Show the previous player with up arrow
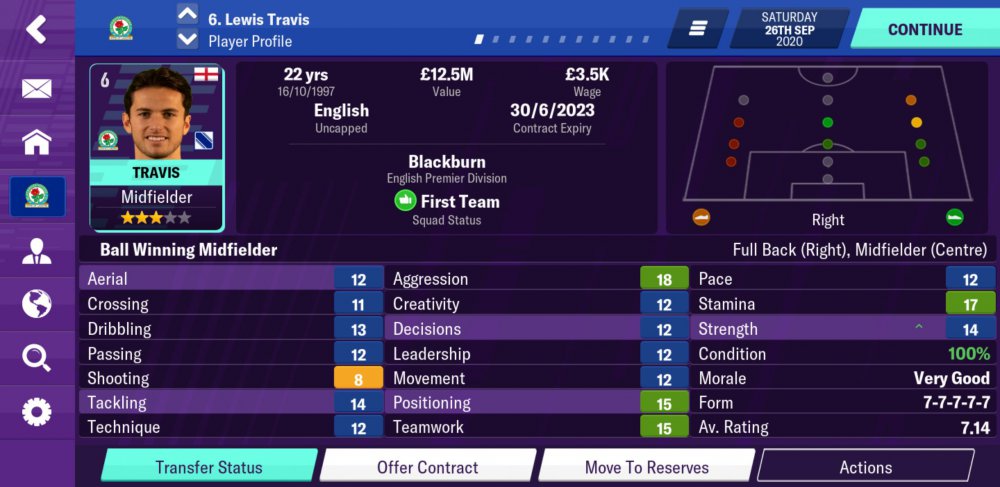Viewport: 1000px width, 487px height. [x=187, y=14]
